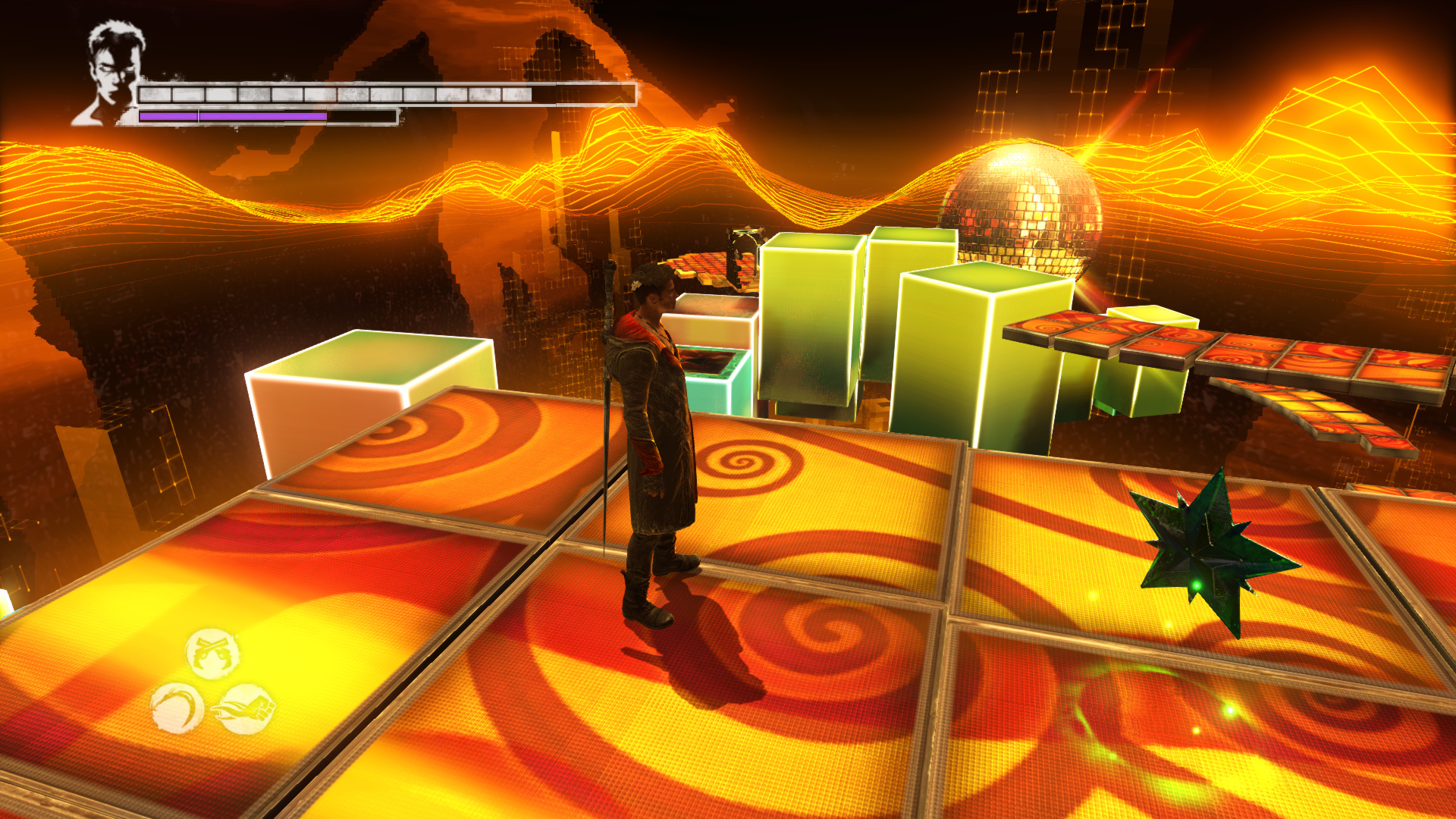This screenshot has width=1456, height=819.
Task: Choose the curved scythe blade icon
Action: point(177,708)
